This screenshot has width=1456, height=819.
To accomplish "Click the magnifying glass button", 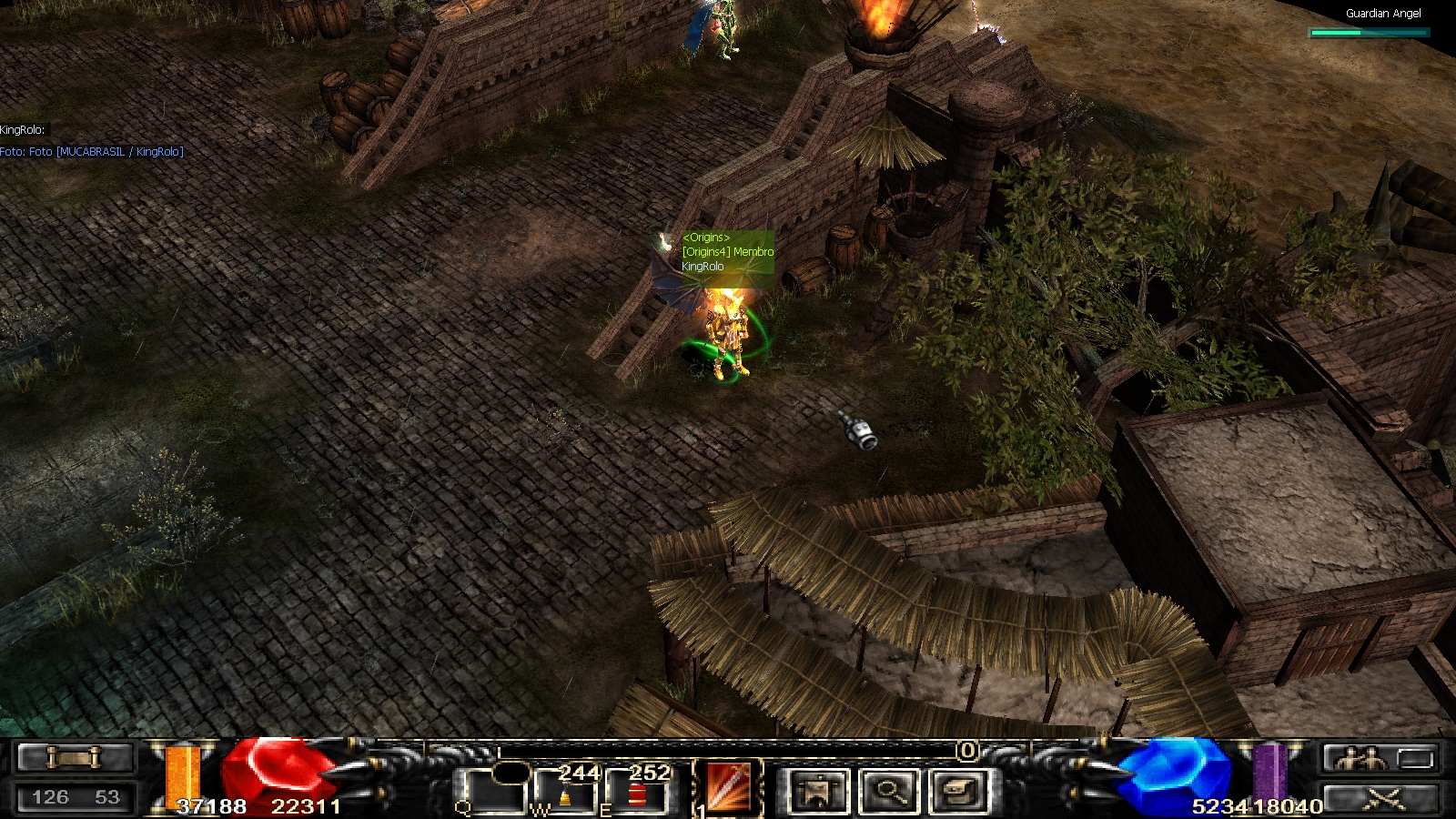I will coord(888,790).
